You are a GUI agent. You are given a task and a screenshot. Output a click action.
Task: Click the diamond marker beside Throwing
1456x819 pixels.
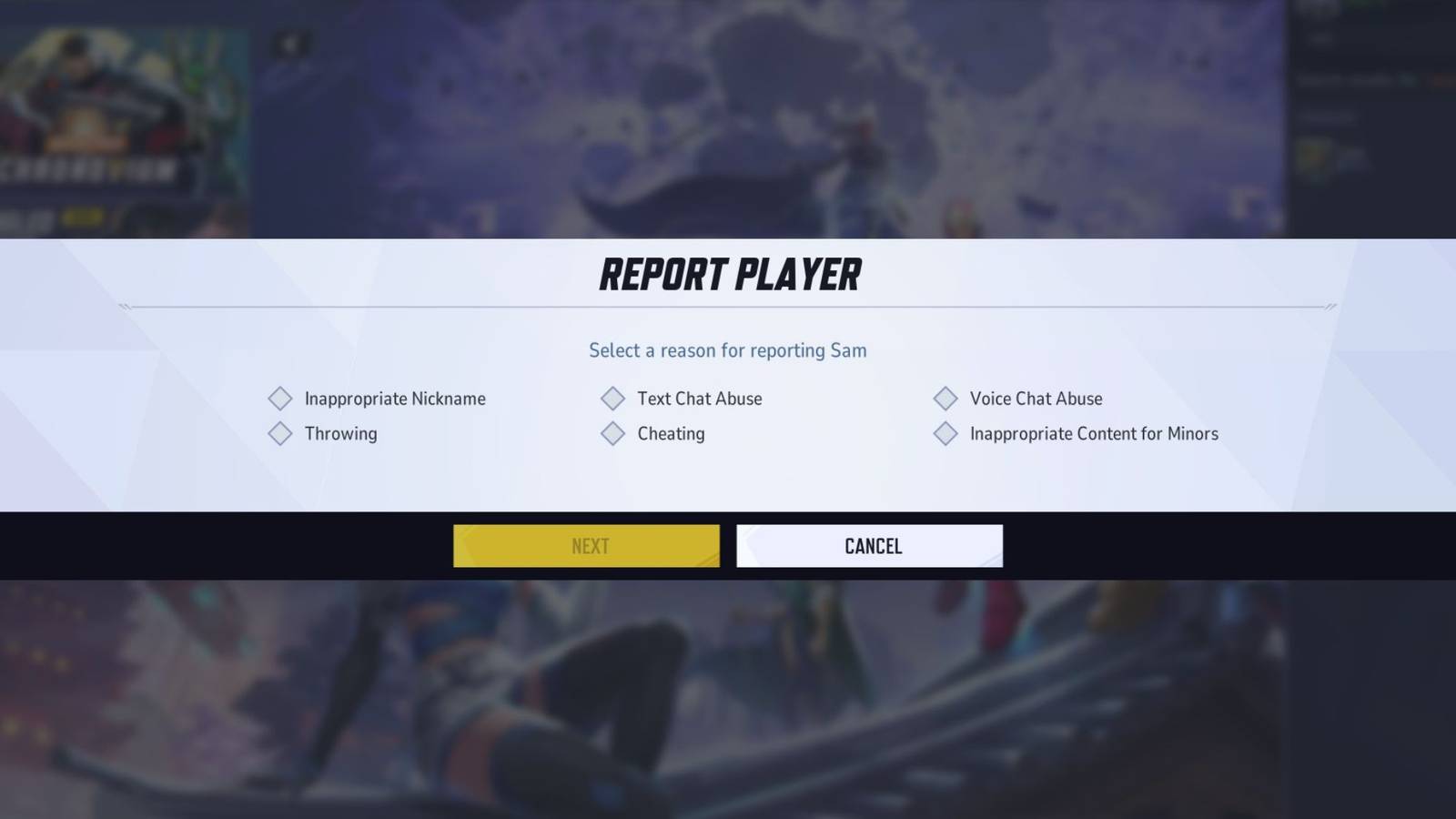[x=280, y=434]
